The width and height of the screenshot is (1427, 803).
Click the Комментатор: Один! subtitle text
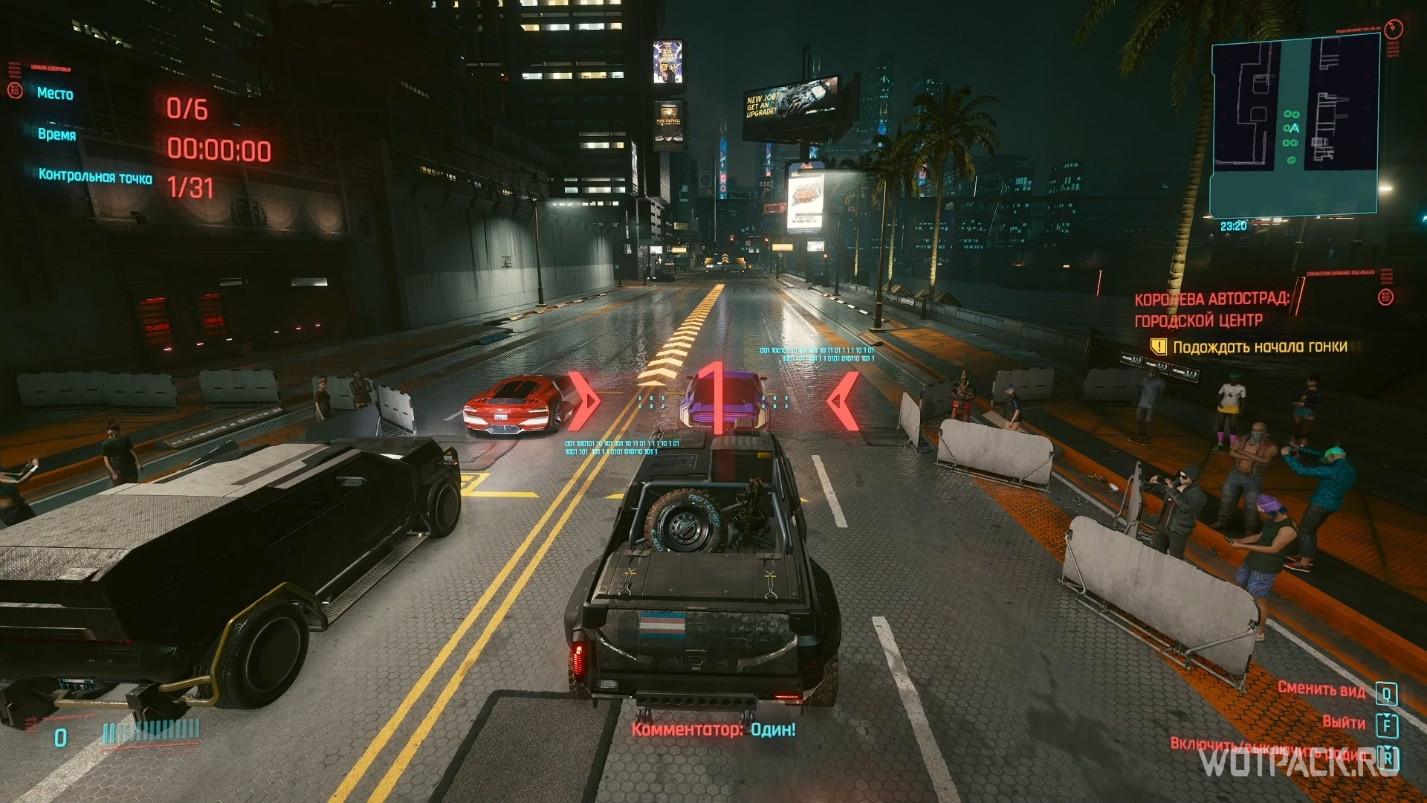point(712,732)
